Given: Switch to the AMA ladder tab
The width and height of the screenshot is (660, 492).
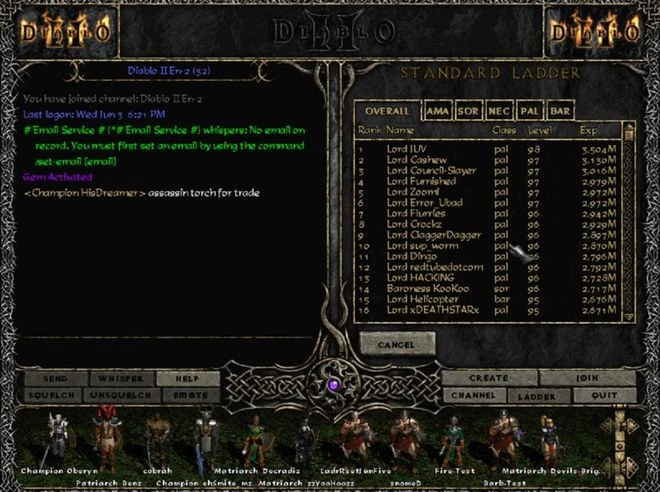Looking at the screenshot, I should [437, 111].
